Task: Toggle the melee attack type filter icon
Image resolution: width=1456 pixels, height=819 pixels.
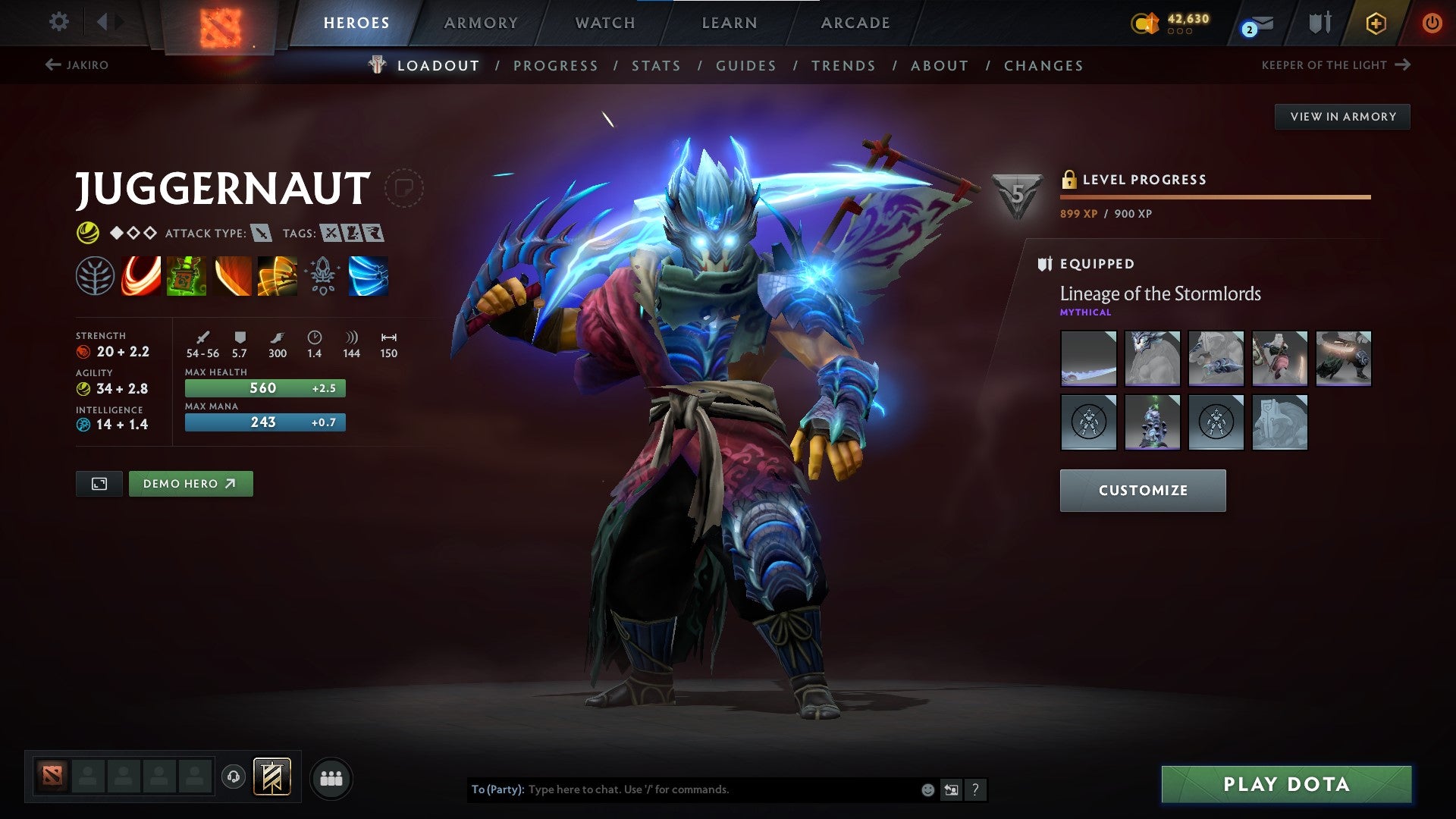Action: [x=262, y=234]
